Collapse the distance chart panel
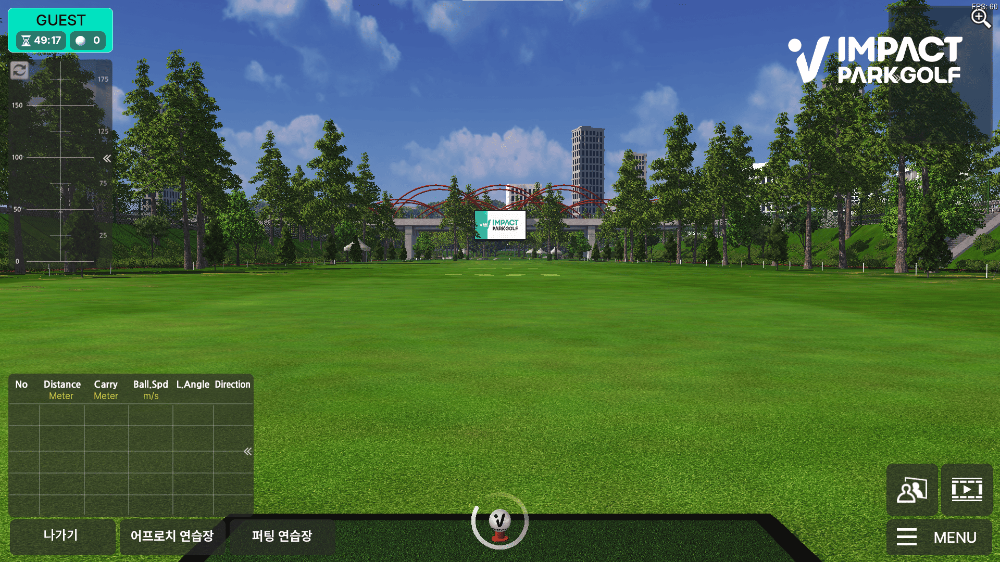 [107, 158]
